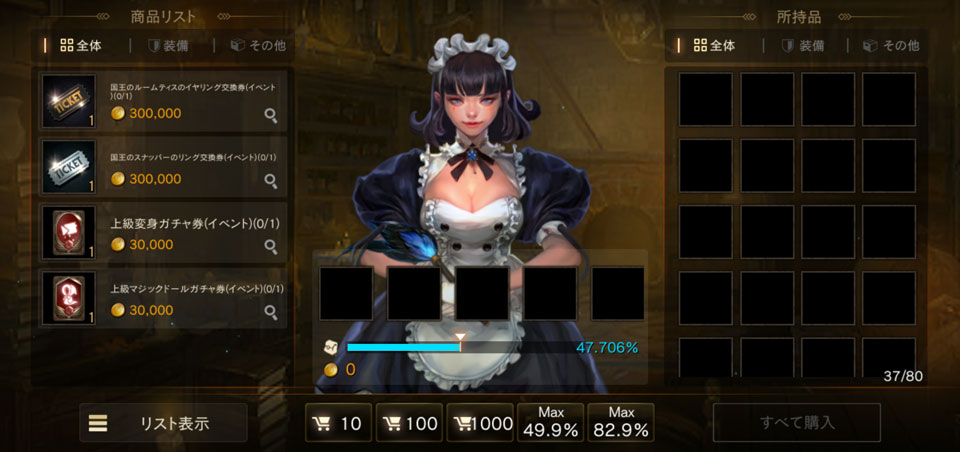Set cart quantity to 100

[x=408, y=423]
